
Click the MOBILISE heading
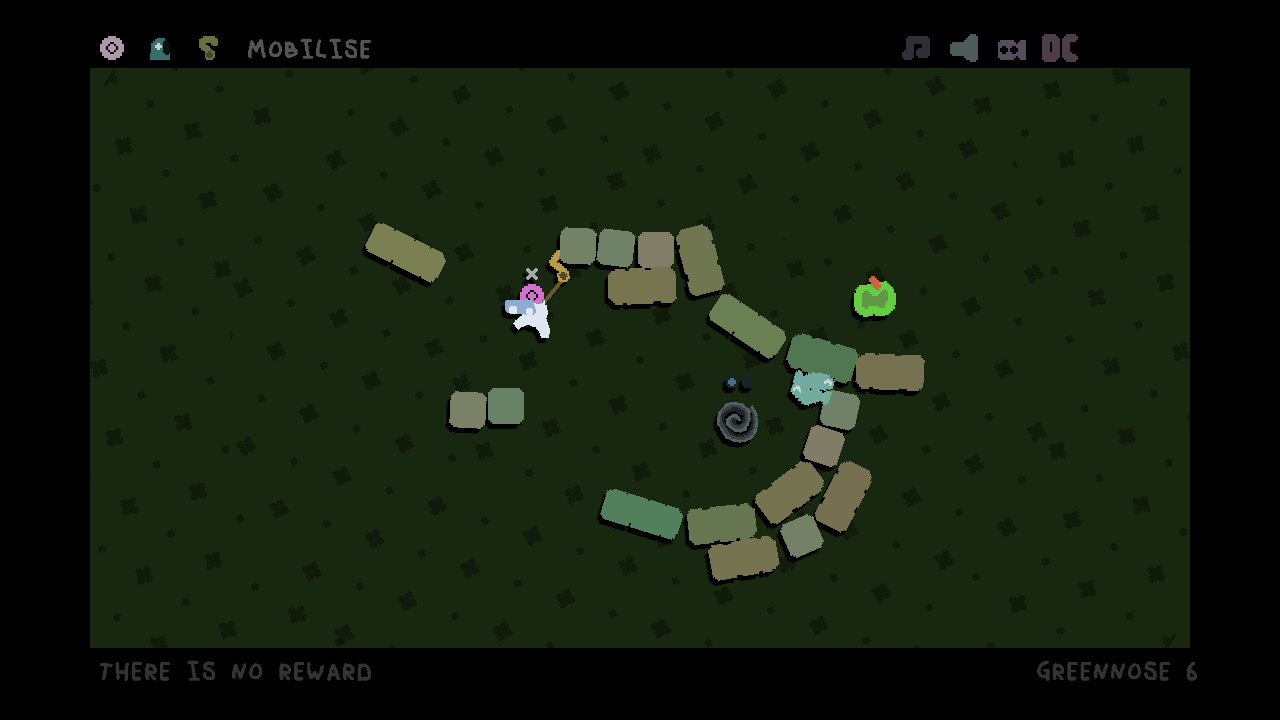click(x=310, y=48)
